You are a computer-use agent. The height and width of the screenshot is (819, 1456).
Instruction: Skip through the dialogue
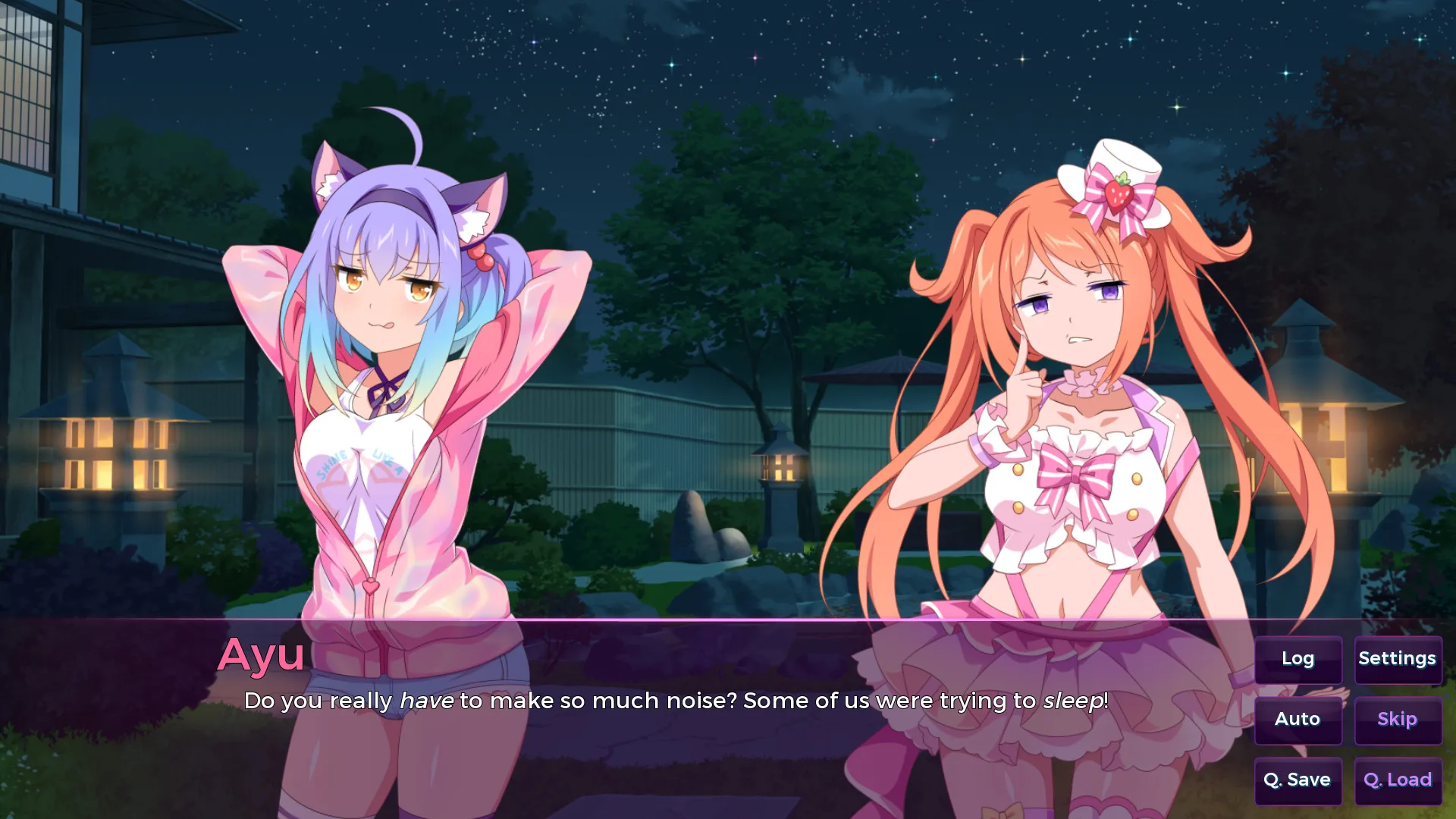[1397, 719]
